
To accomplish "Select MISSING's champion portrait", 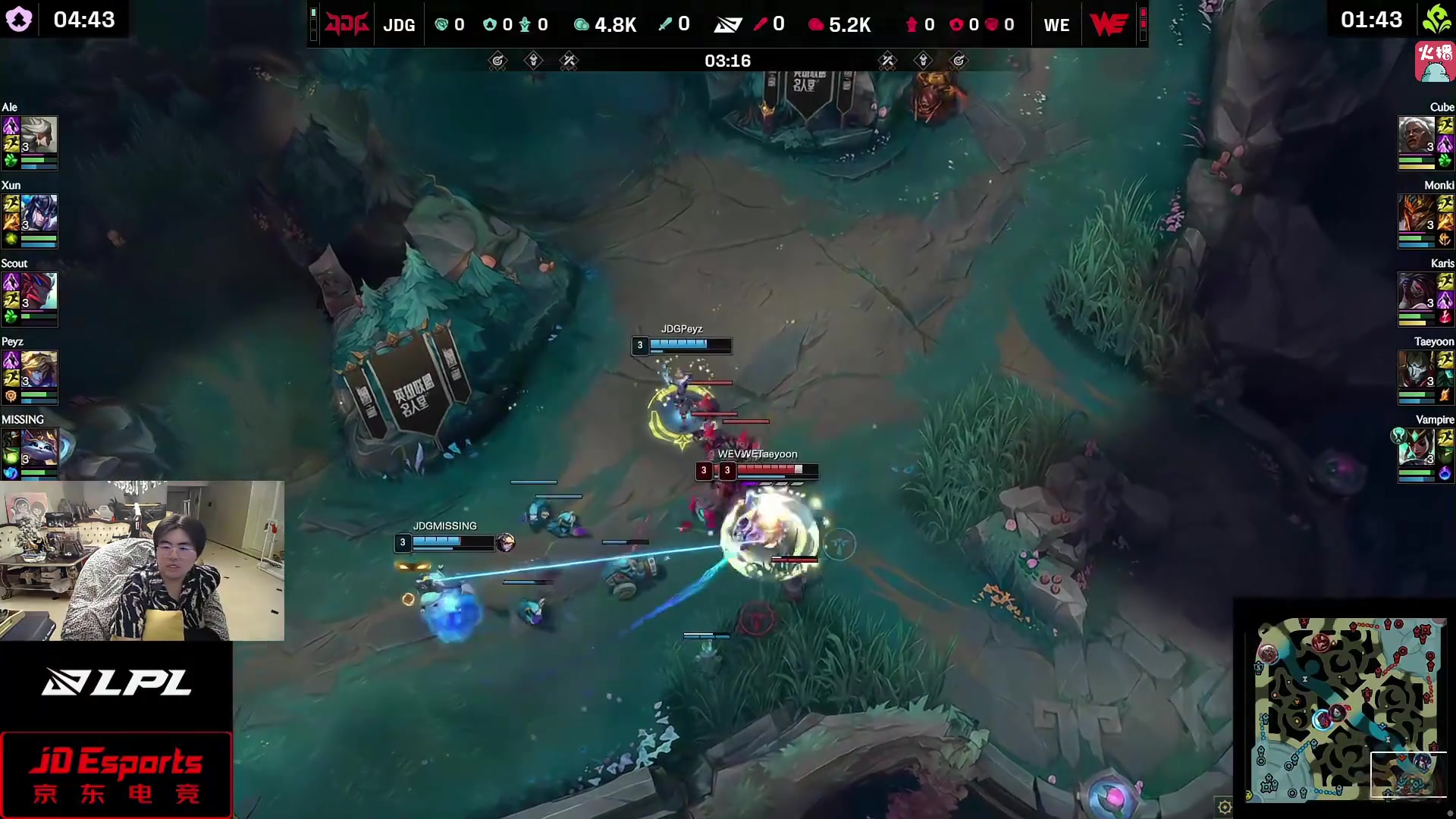I will point(39,448).
